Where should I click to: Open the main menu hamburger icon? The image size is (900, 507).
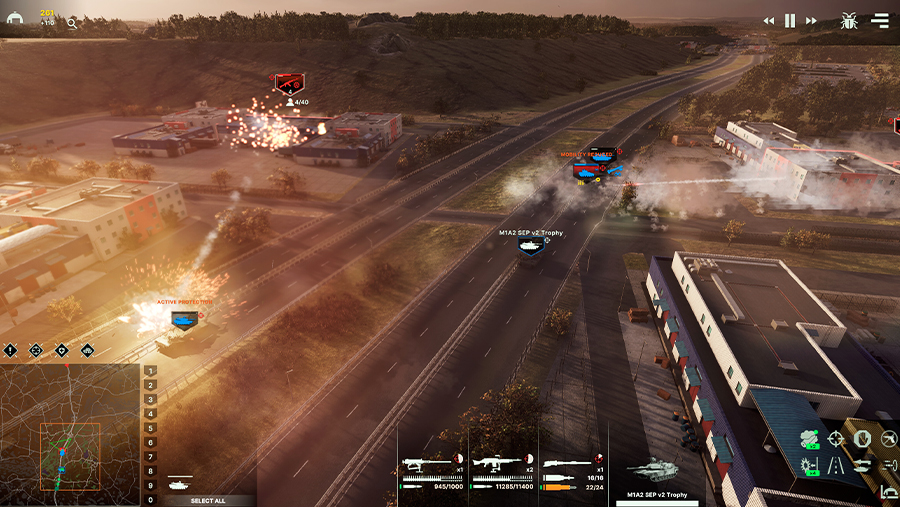tap(880, 20)
